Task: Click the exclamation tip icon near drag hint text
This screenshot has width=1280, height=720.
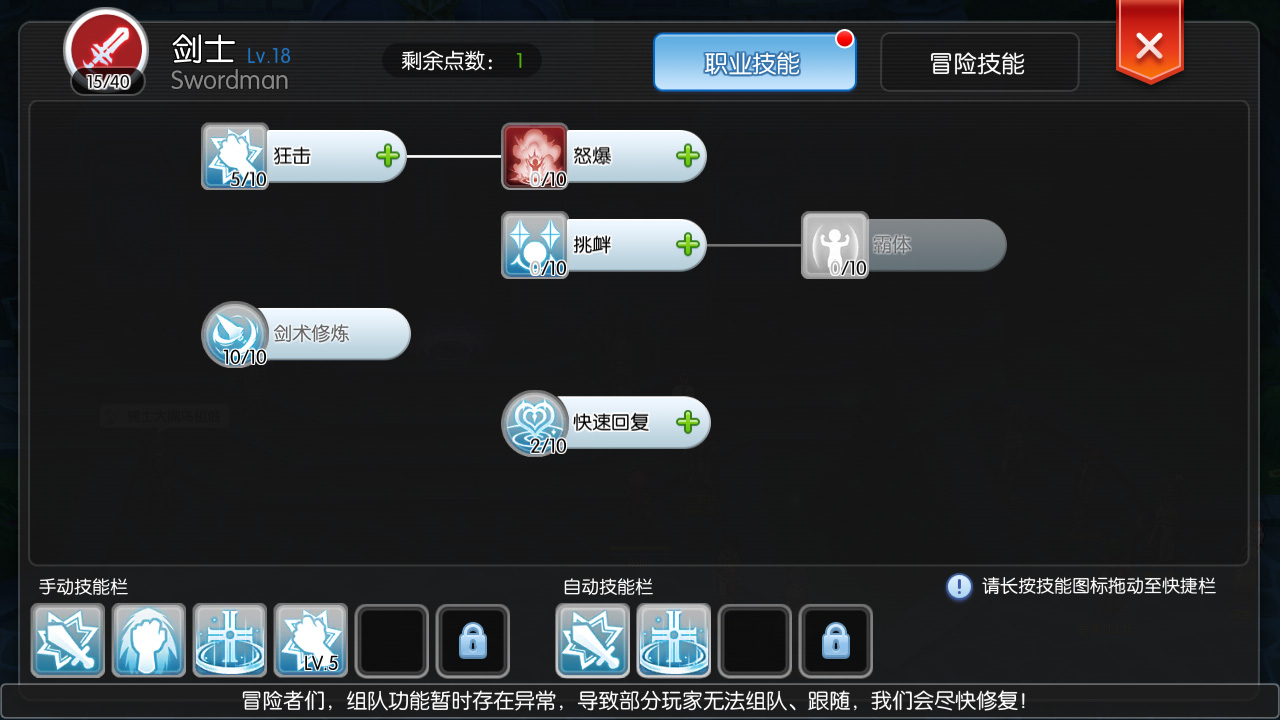Action: (958, 587)
